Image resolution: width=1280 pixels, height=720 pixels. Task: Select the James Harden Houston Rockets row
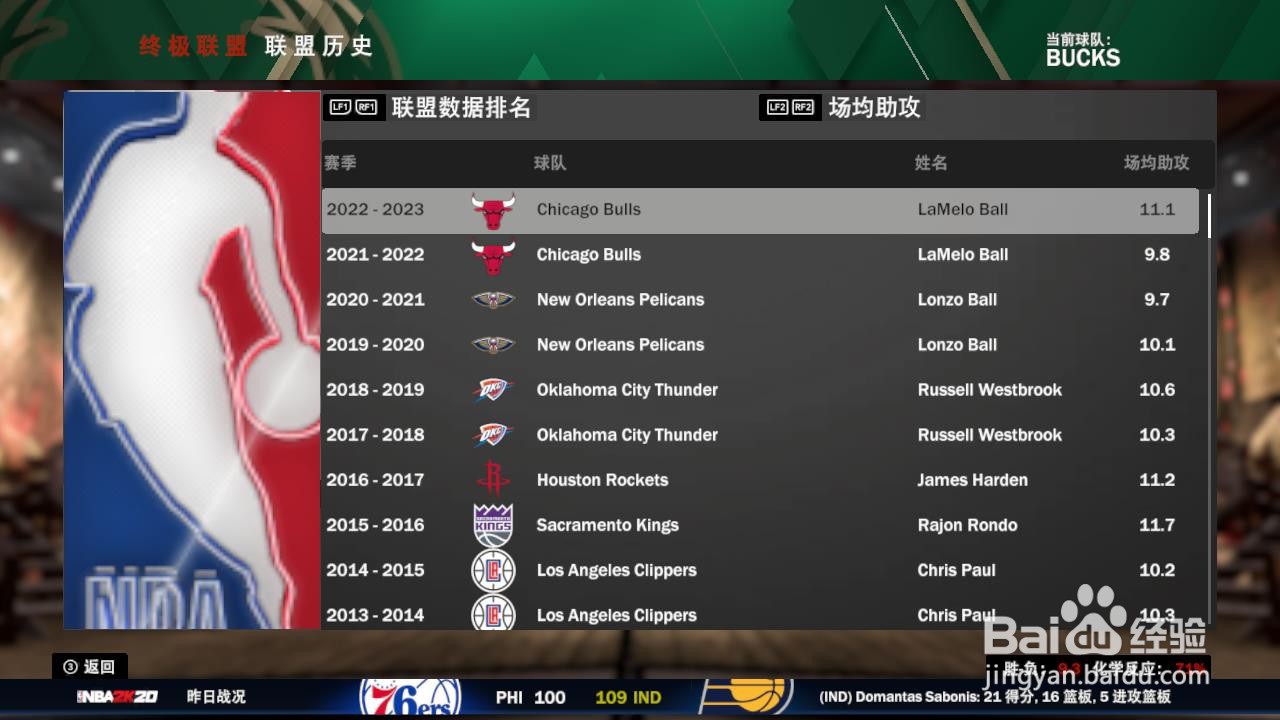760,479
